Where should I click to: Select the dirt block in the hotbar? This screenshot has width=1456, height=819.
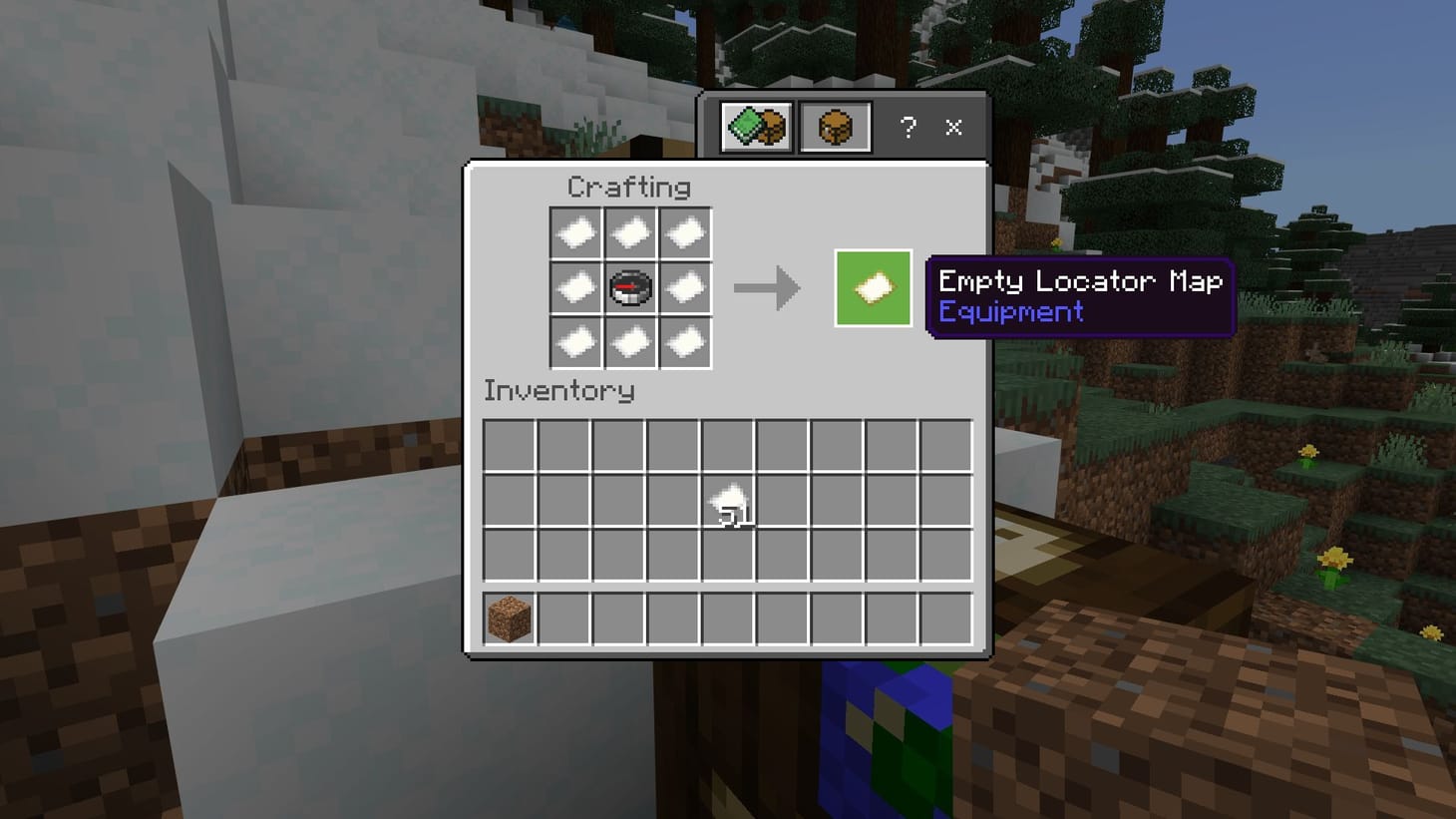coord(508,616)
